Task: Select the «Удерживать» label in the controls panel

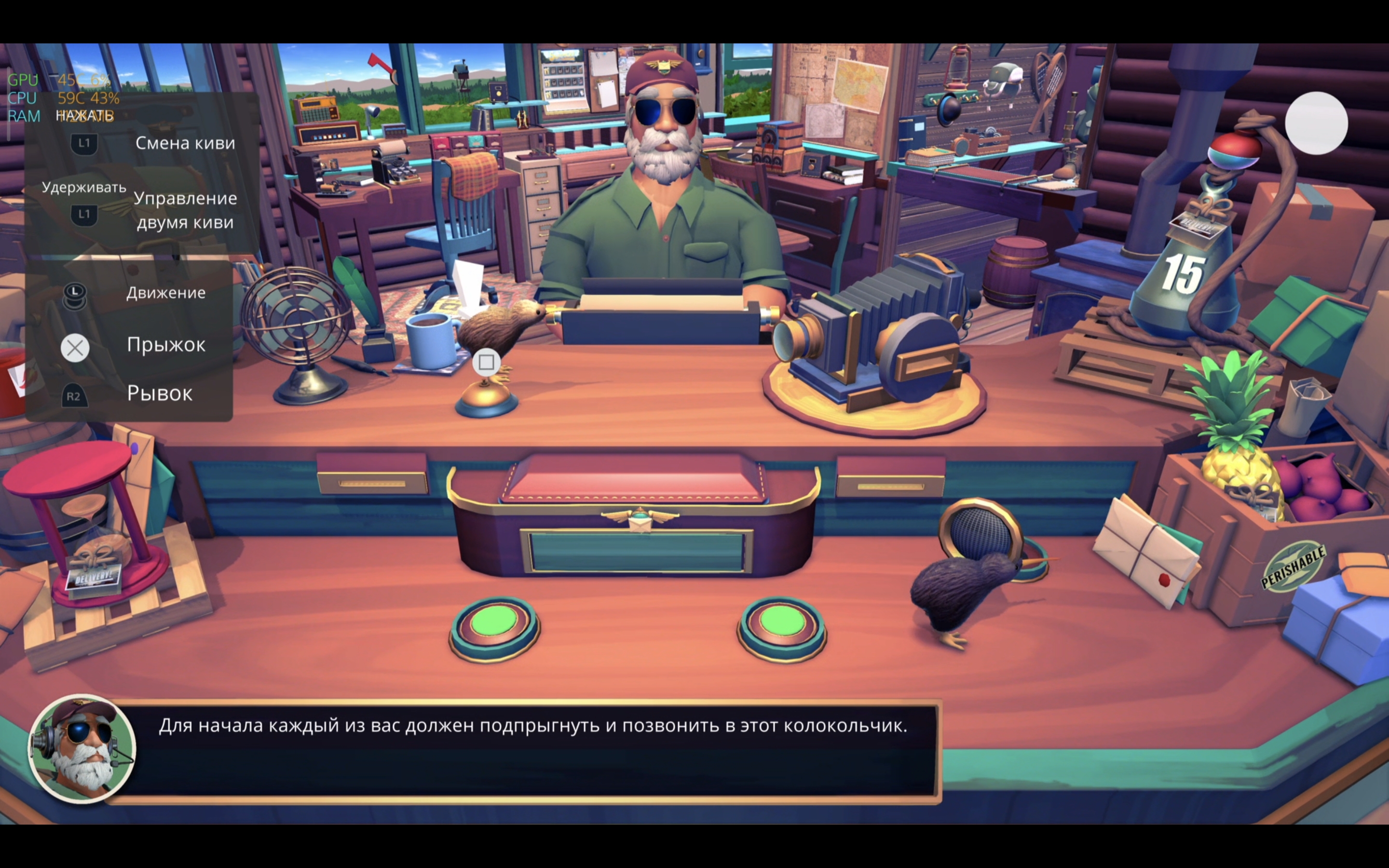Action: pos(84,187)
